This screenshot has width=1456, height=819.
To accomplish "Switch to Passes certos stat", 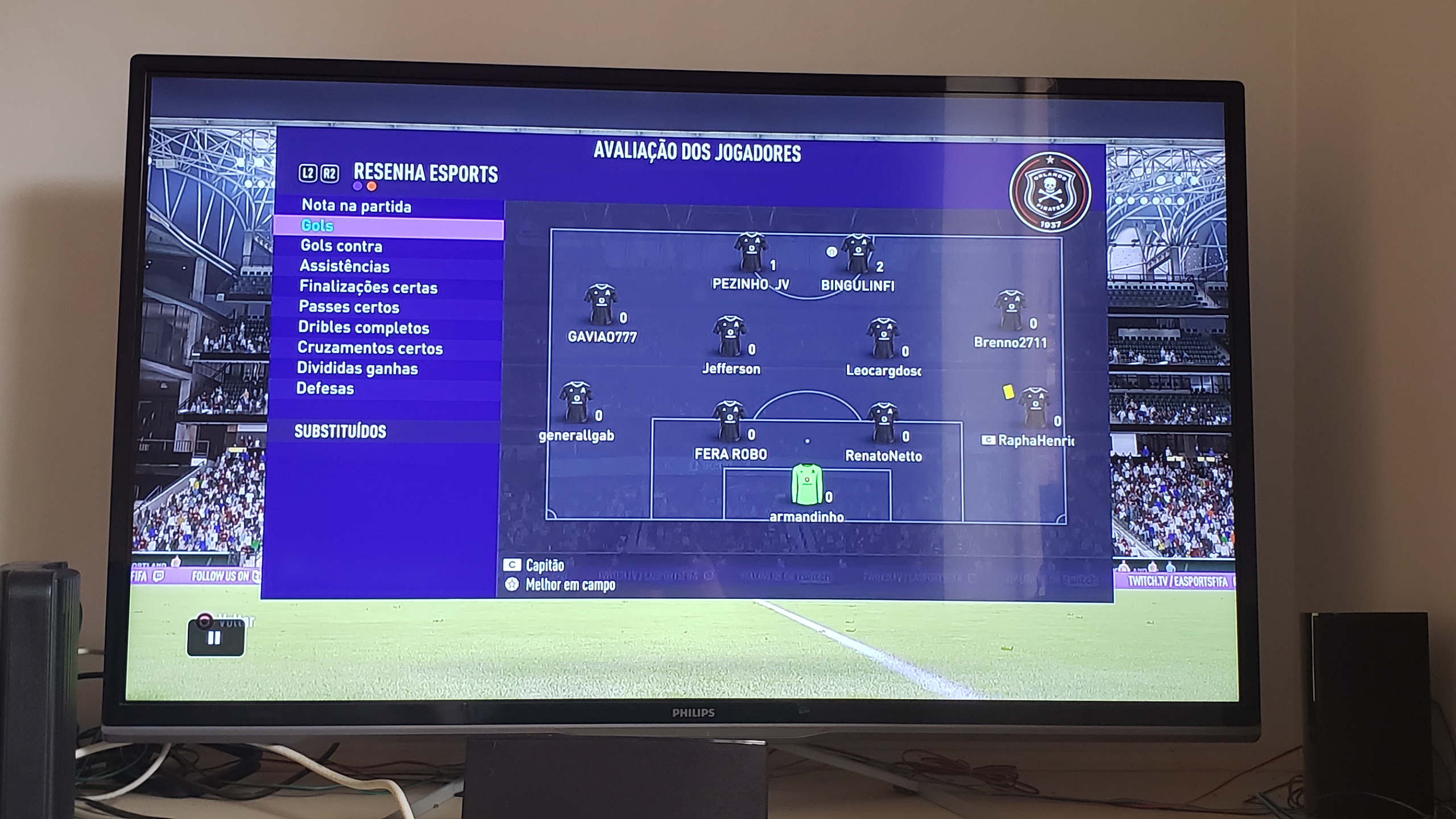I will (x=349, y=307).
